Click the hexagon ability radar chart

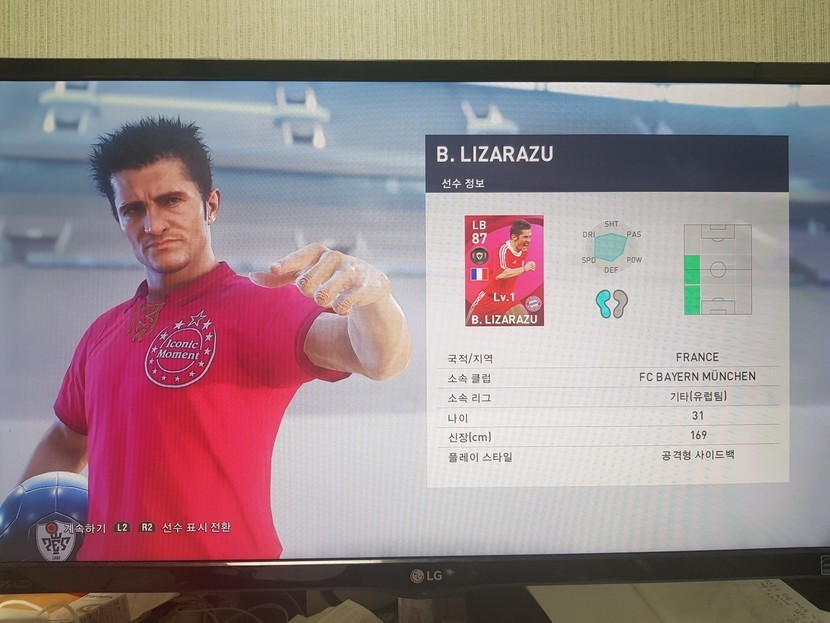tap(610, 246)
